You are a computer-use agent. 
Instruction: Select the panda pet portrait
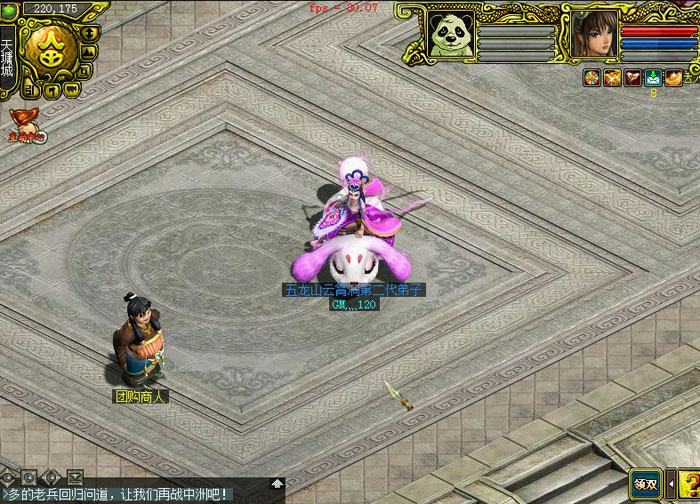click(449, 34)
